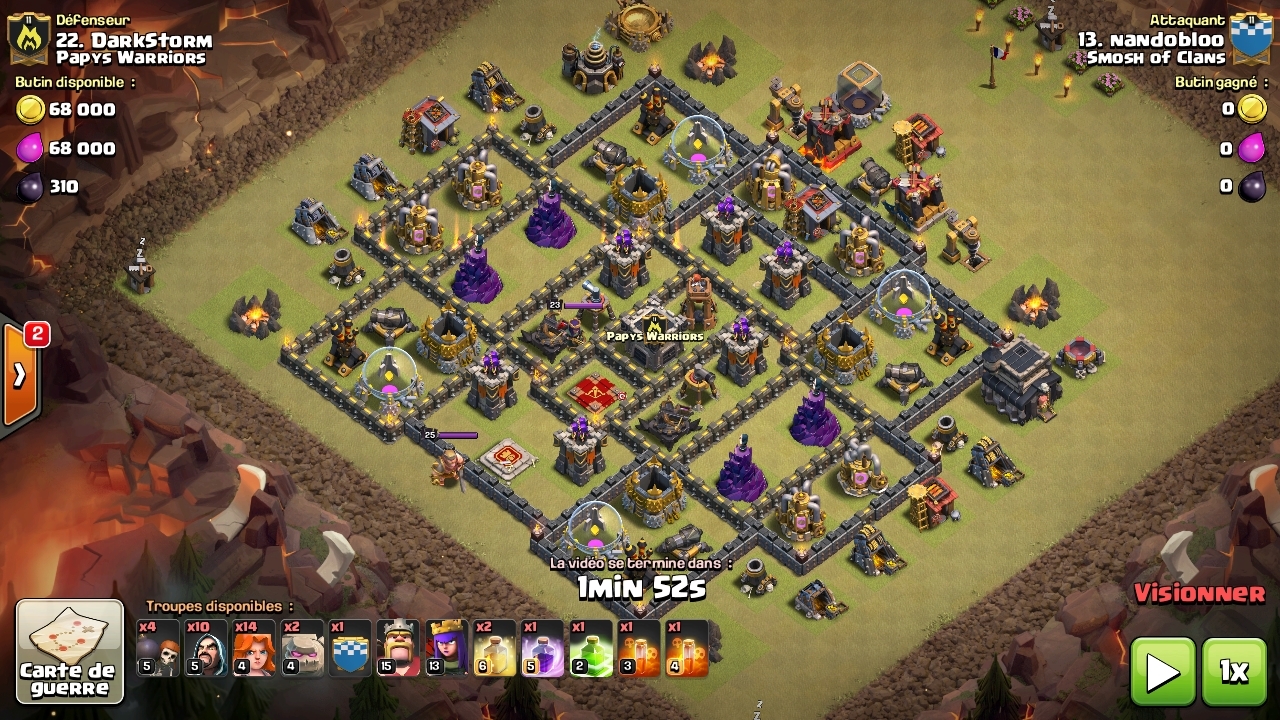Select the level 3 orange poison spell
The image size is (1280, 720).
[x=639, y=648]
